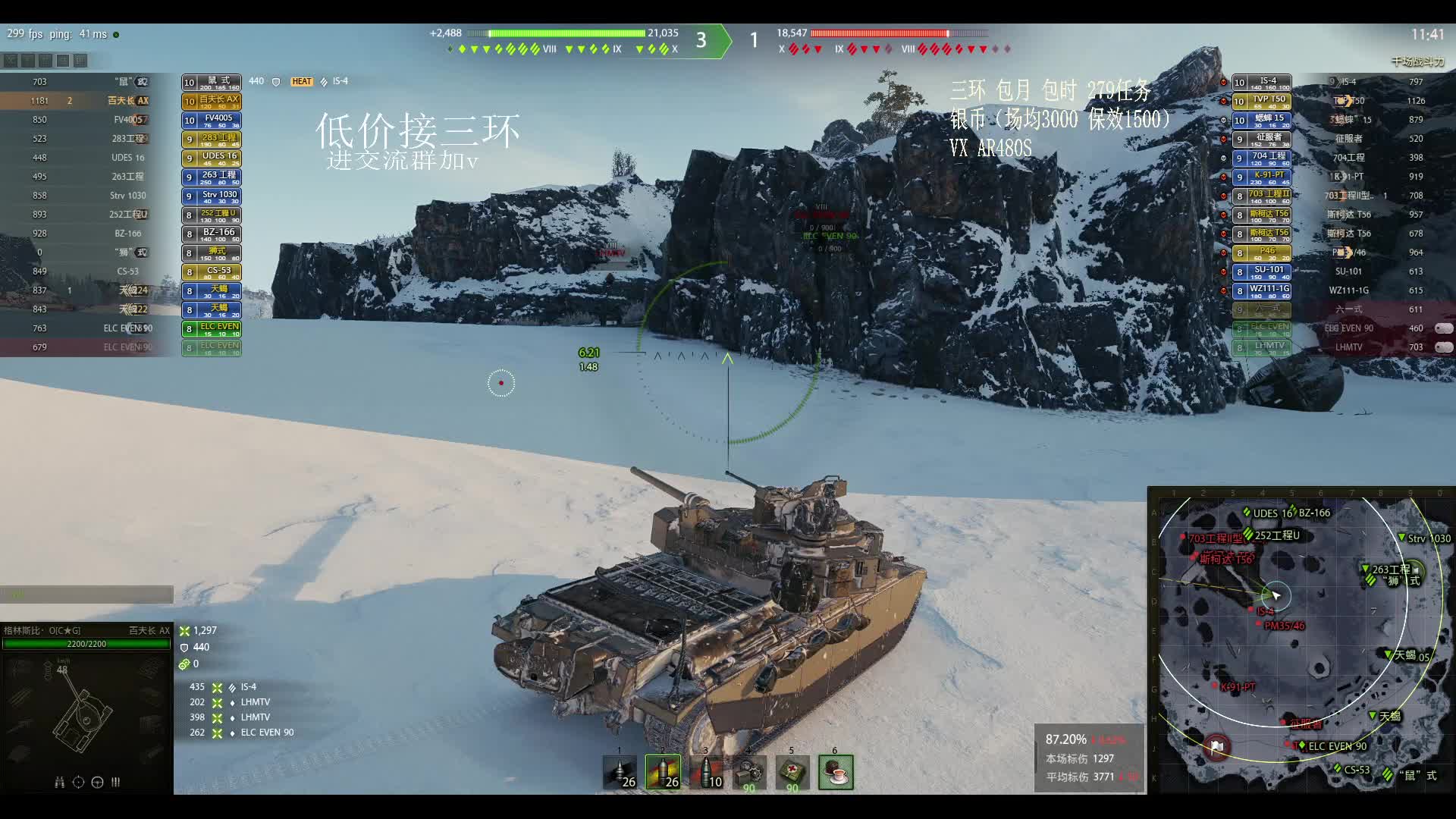Select ally UDES 16 in team list
The width and height of the screenshot is (1456, 819).
[x=128, y=158]
